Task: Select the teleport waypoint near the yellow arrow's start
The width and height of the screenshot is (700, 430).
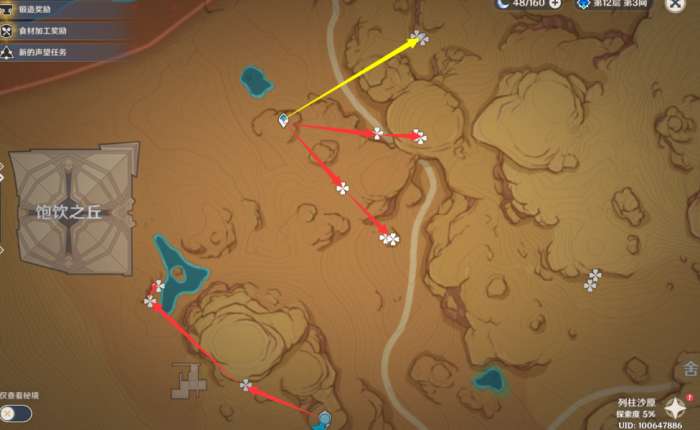Action: tap(284, 121)
